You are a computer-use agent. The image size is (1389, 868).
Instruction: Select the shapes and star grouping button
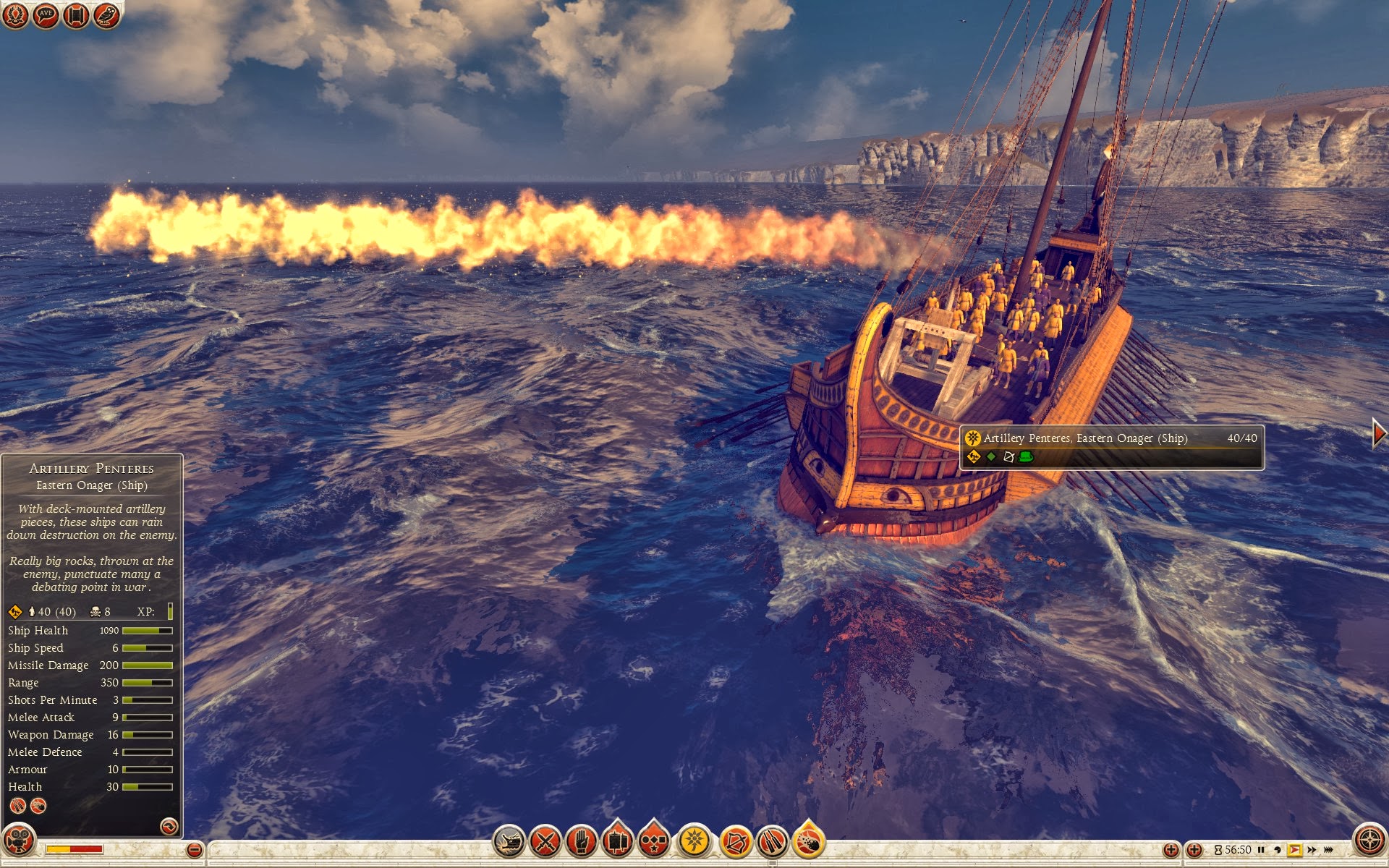pyautogui.click(x=654, y=842)
